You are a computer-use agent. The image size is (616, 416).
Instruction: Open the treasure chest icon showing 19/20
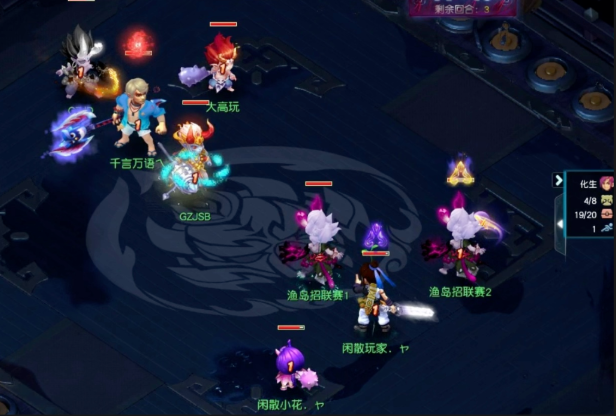point(607,213)
